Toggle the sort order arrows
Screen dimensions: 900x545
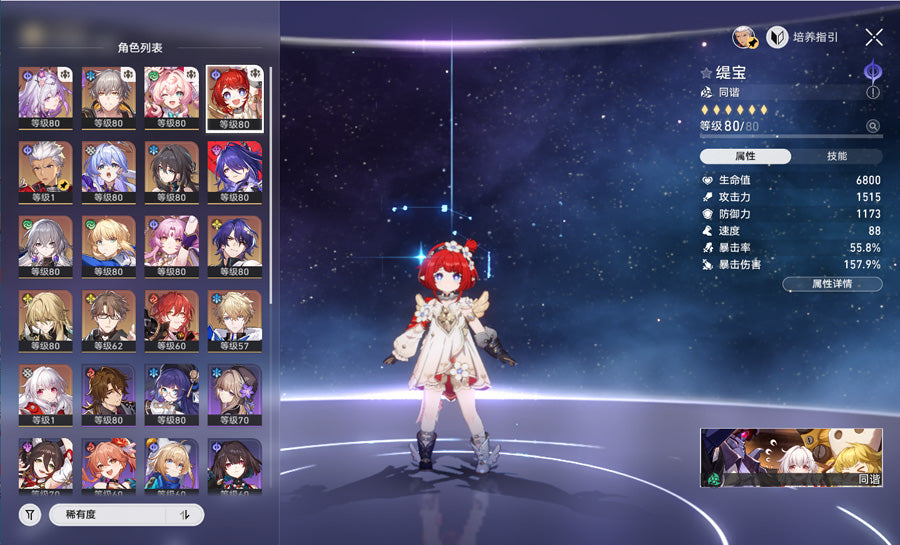tap(184, 515)
